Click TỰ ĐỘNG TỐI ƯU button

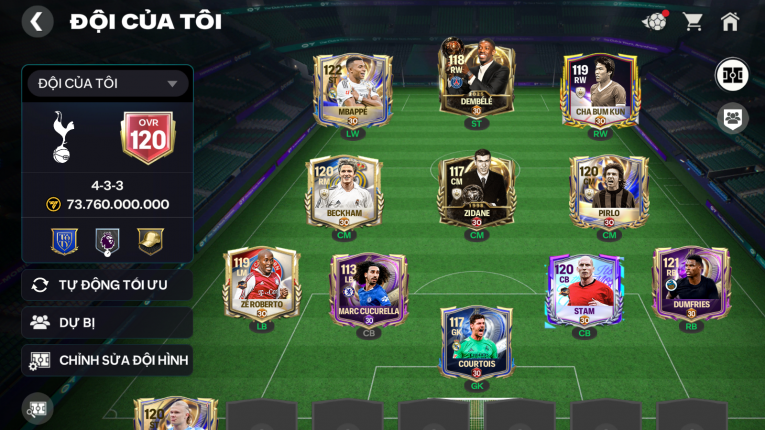107,285
